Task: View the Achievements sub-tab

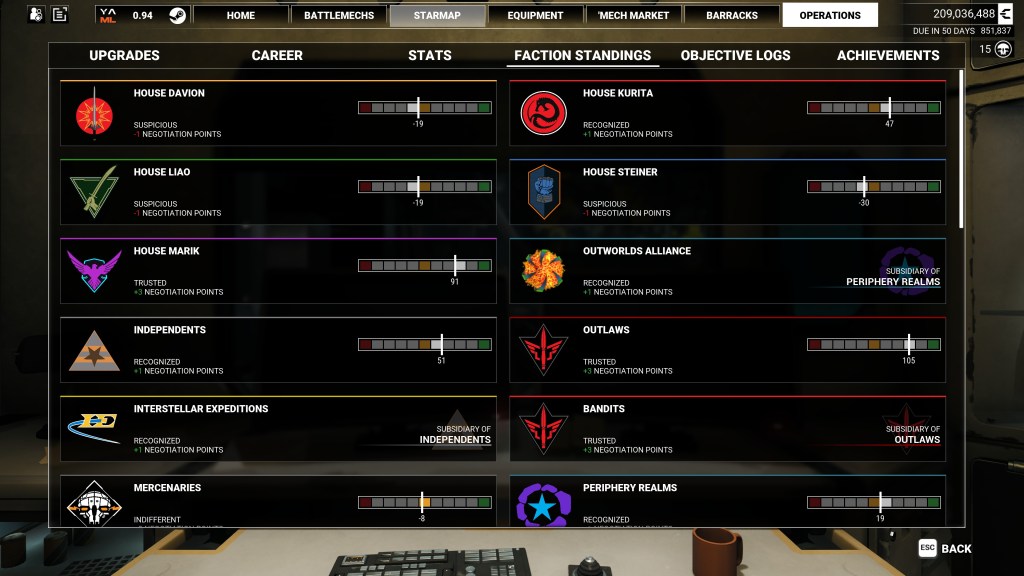Action: [888, 55]
